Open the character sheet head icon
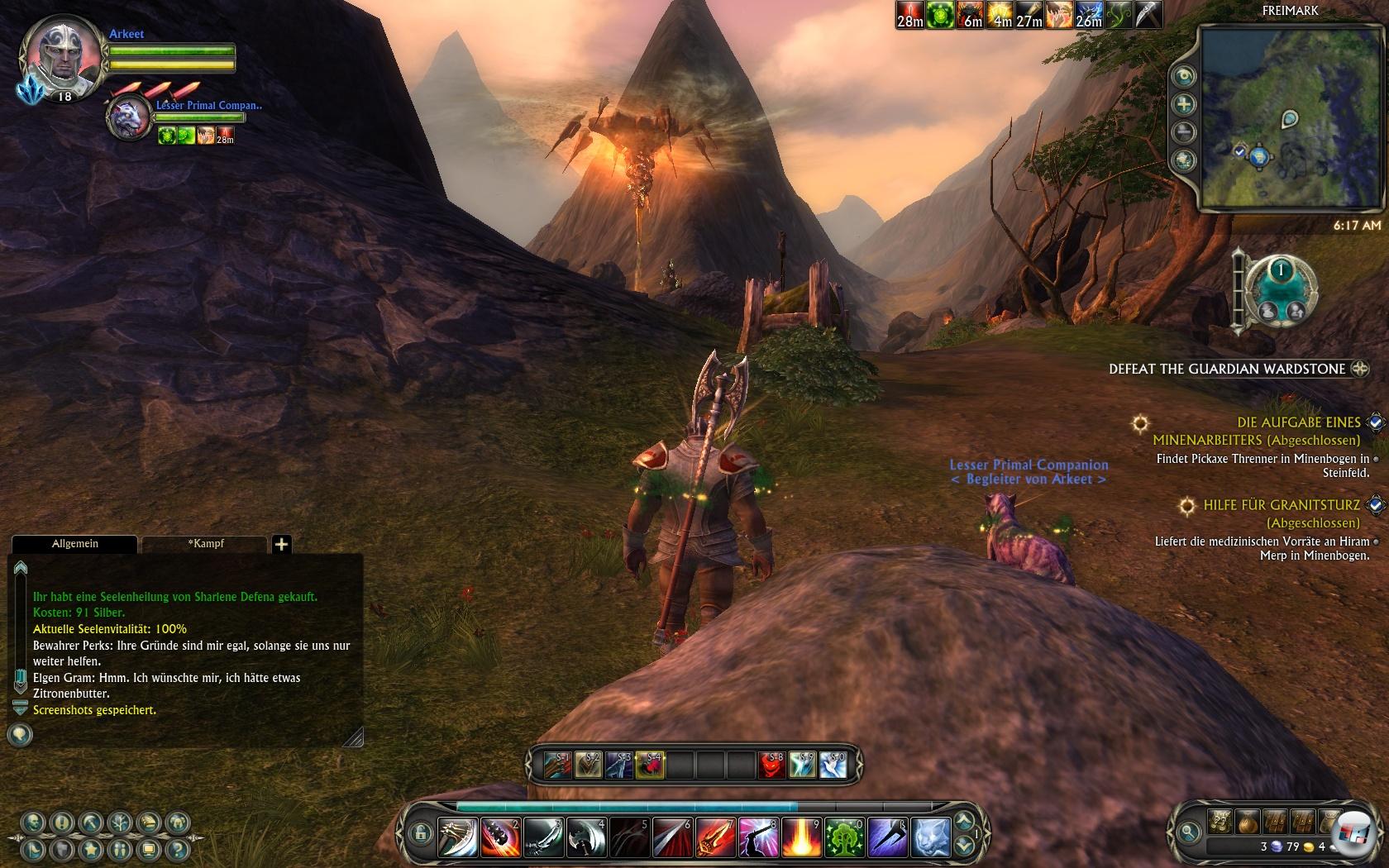The height and width of the screenshot is (868, 1389). [x=33, y=822]
